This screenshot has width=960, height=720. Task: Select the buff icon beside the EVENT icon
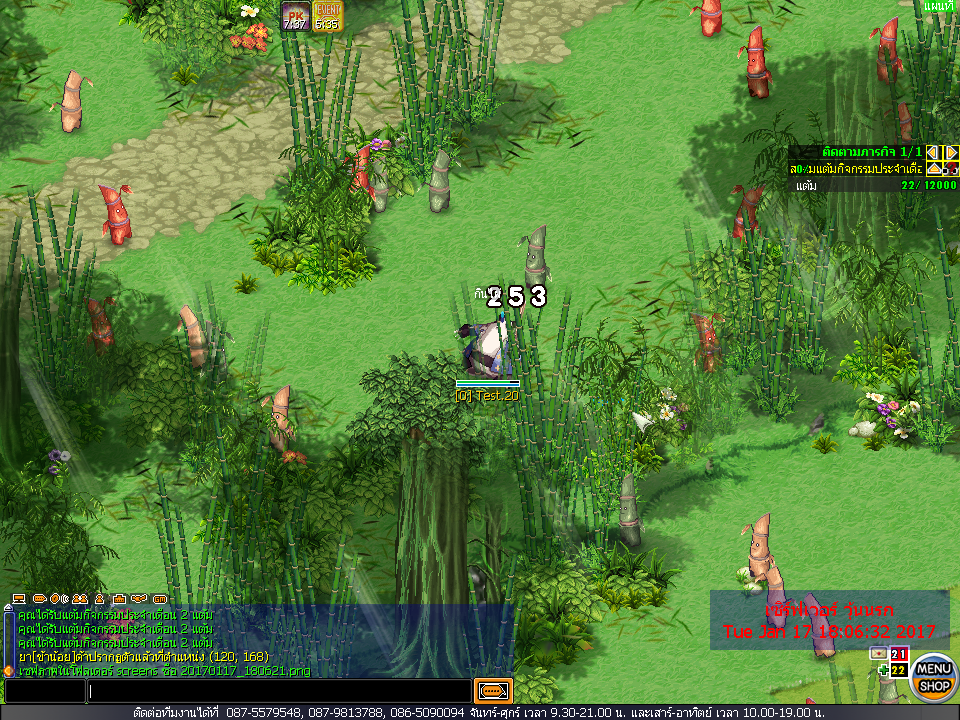tap(295, 16)
